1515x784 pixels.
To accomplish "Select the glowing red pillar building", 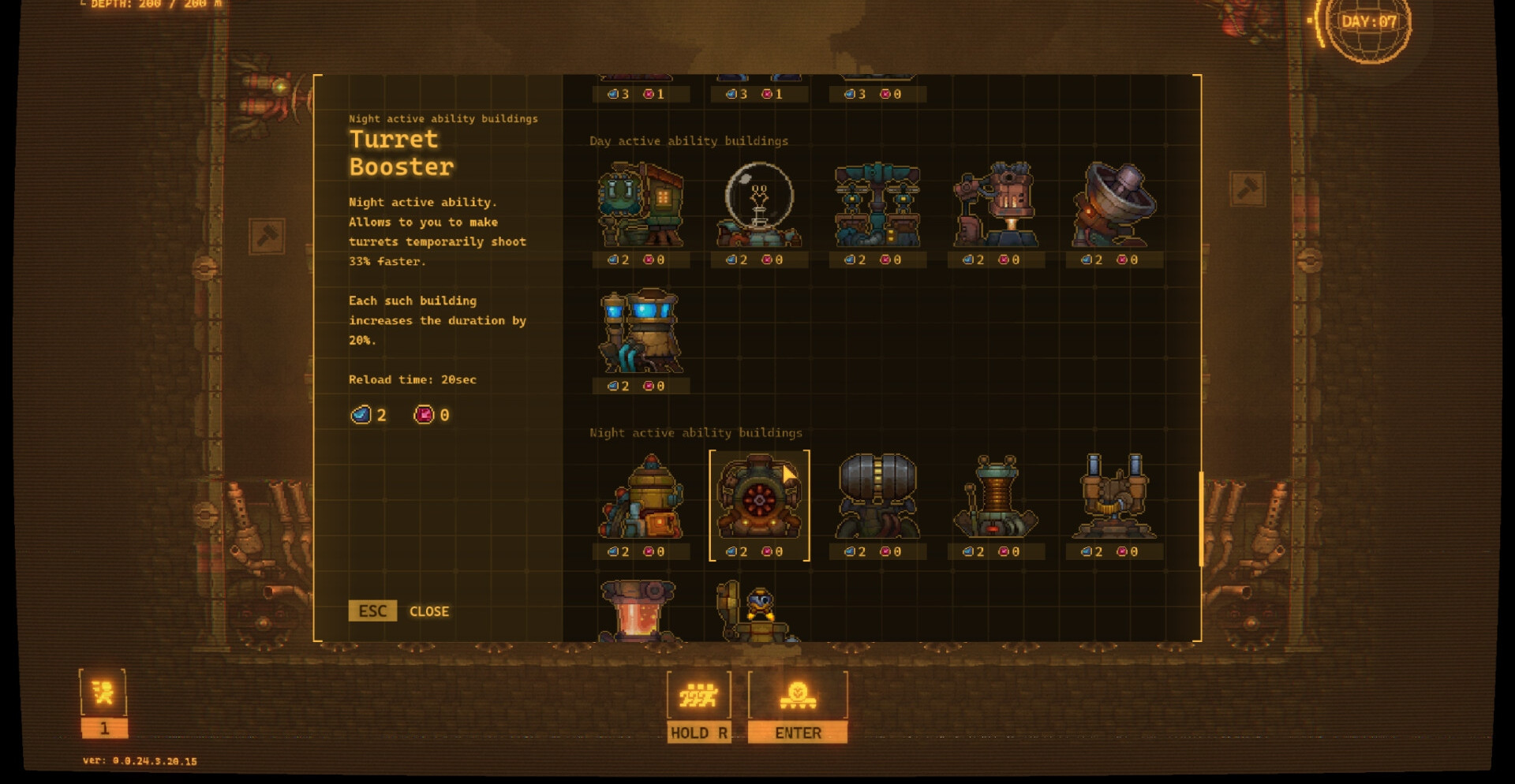I will point(638,612).
